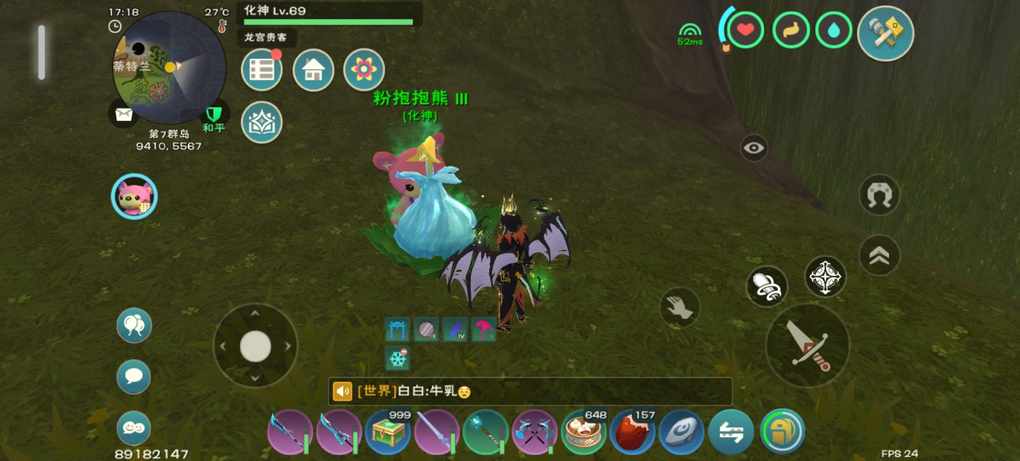Screen dimensions: 1020x461
Task: Select the roasted meat hotbar slot
Action: [x=632, y=433]
